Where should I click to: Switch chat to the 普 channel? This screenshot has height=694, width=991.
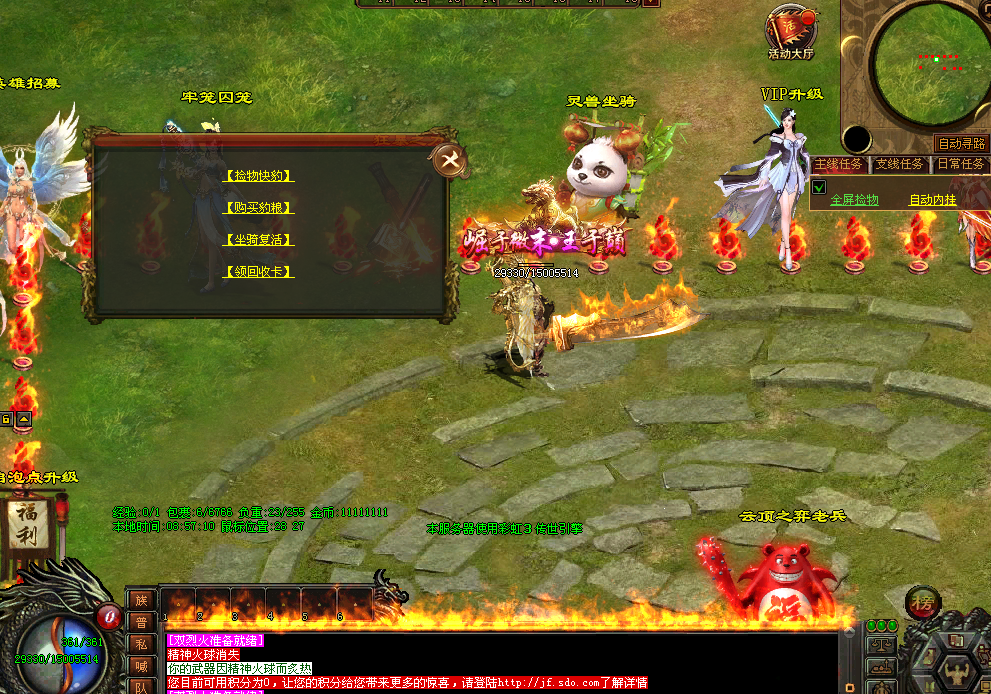140,621
